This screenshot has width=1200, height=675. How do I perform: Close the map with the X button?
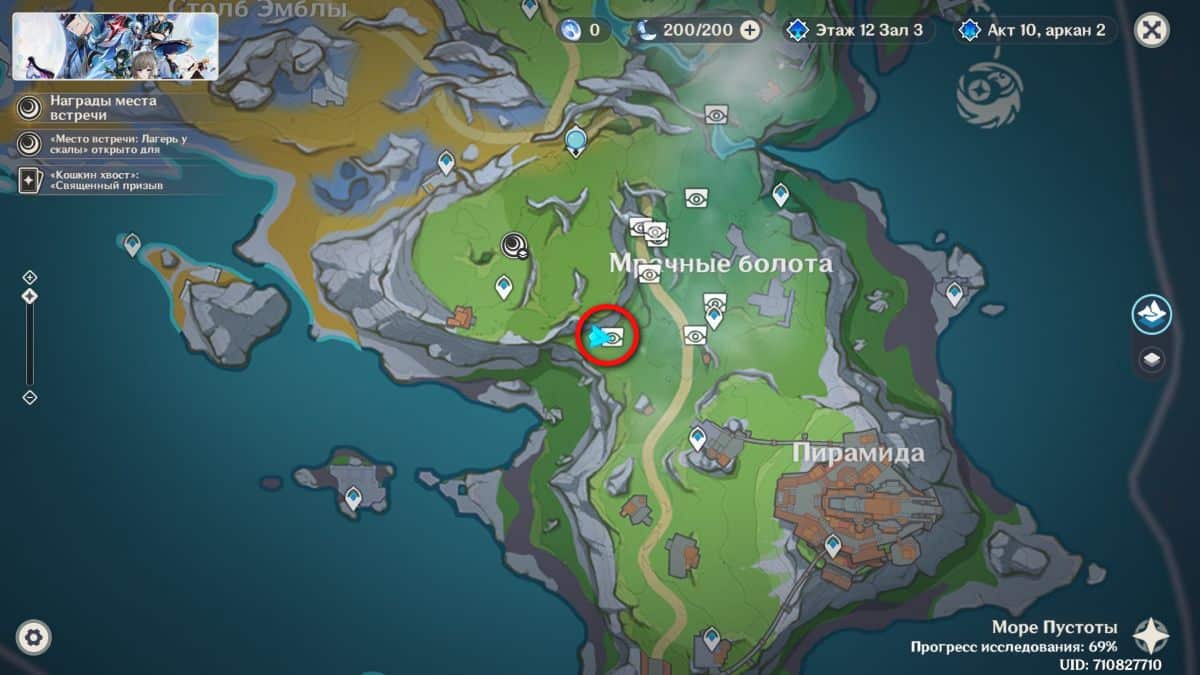point(1152,30)
